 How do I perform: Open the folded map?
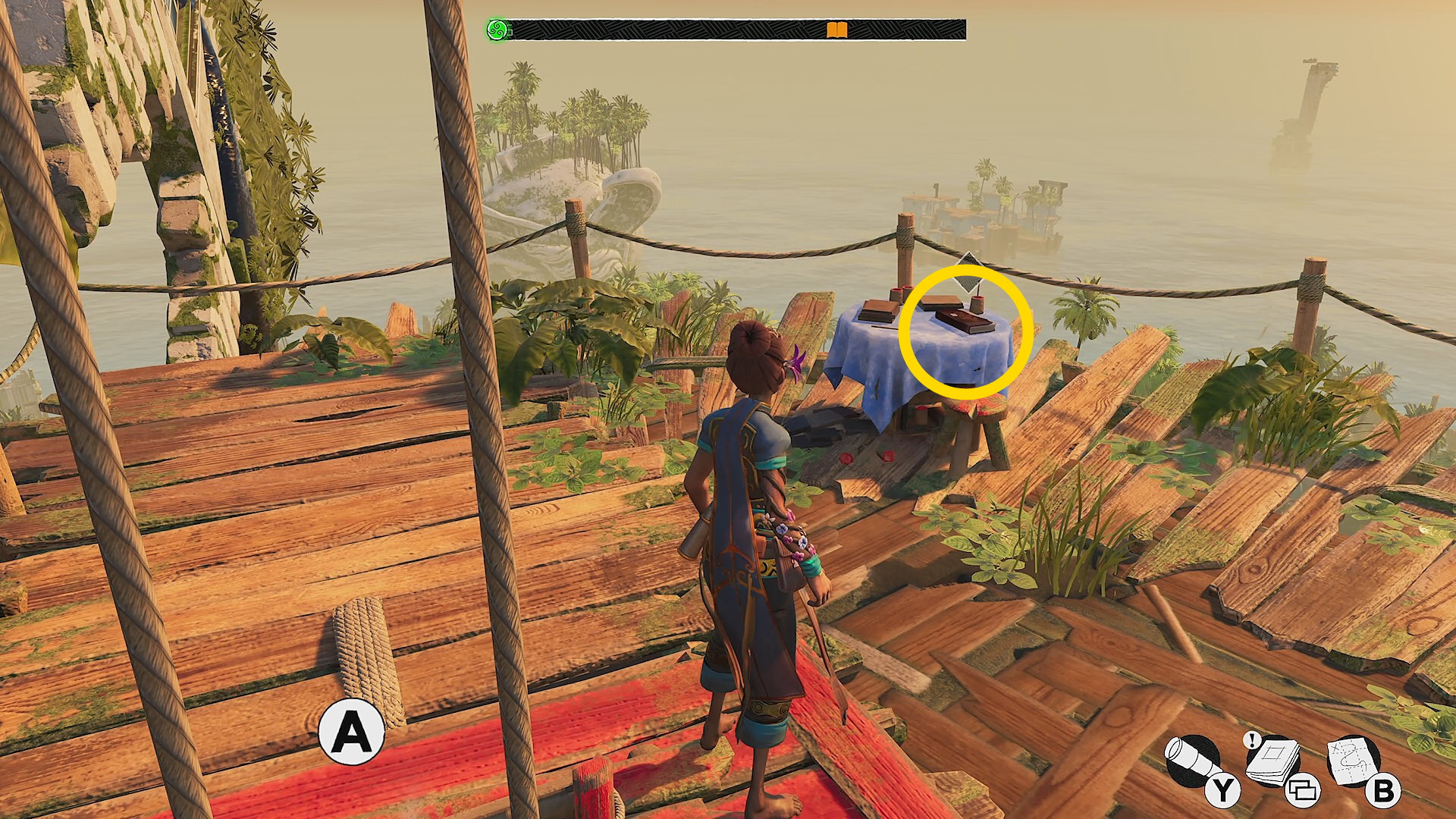pos(1354,761)
